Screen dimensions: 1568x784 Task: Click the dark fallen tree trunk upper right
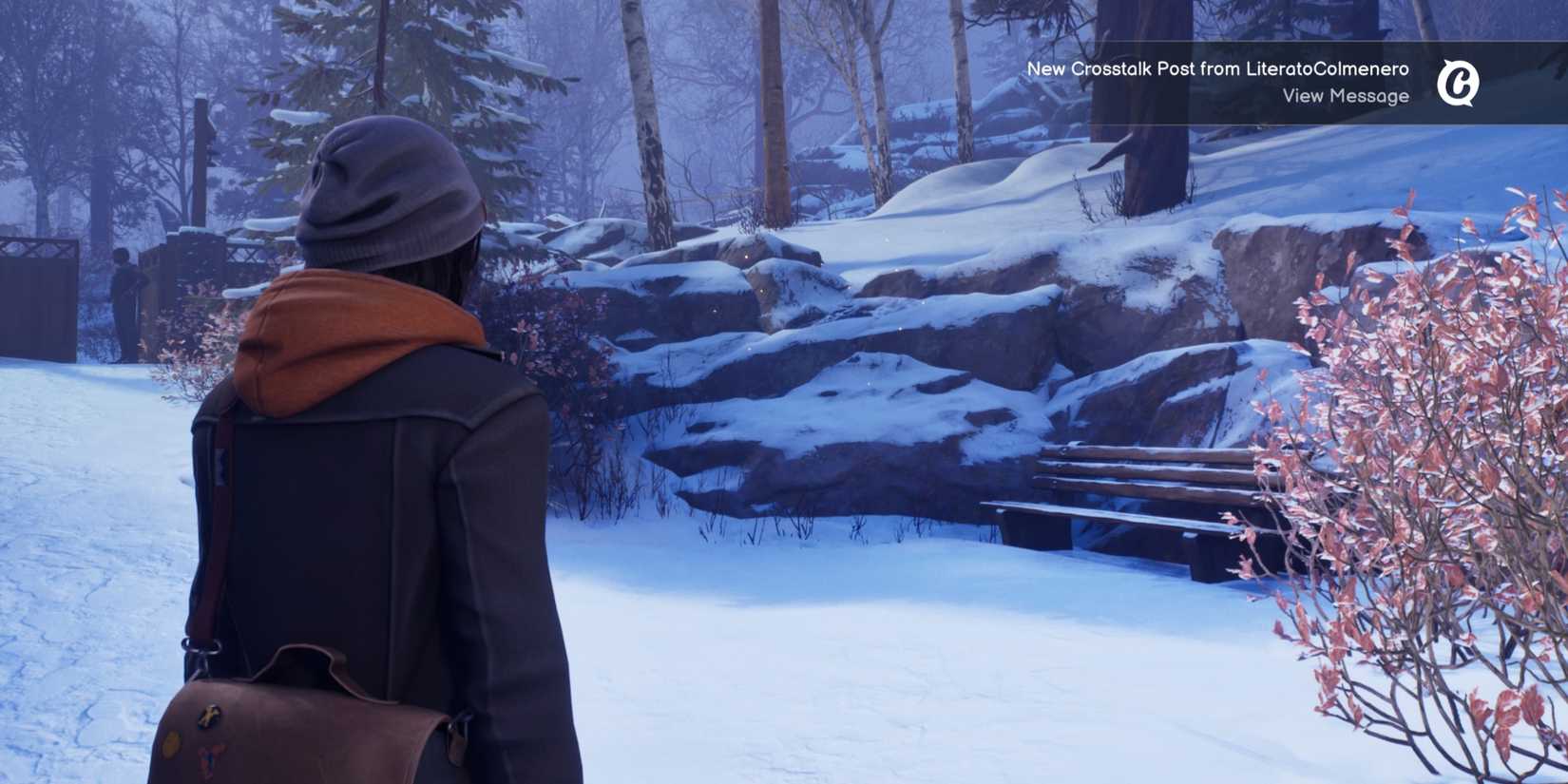point(1140,152)
